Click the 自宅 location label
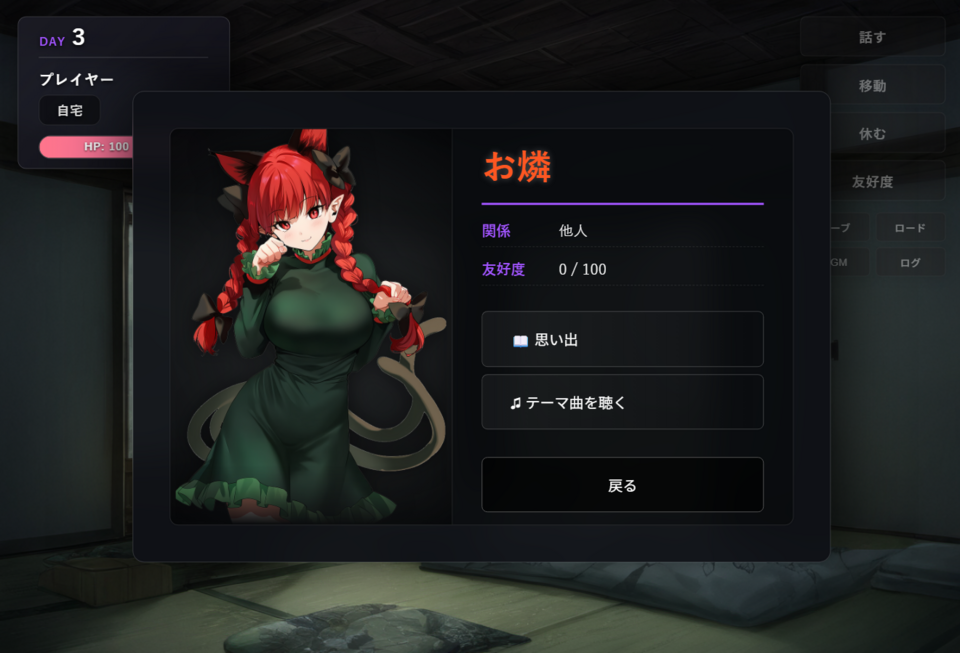The width and height of the screenshot is (960, 653). (x=70, y=110)
